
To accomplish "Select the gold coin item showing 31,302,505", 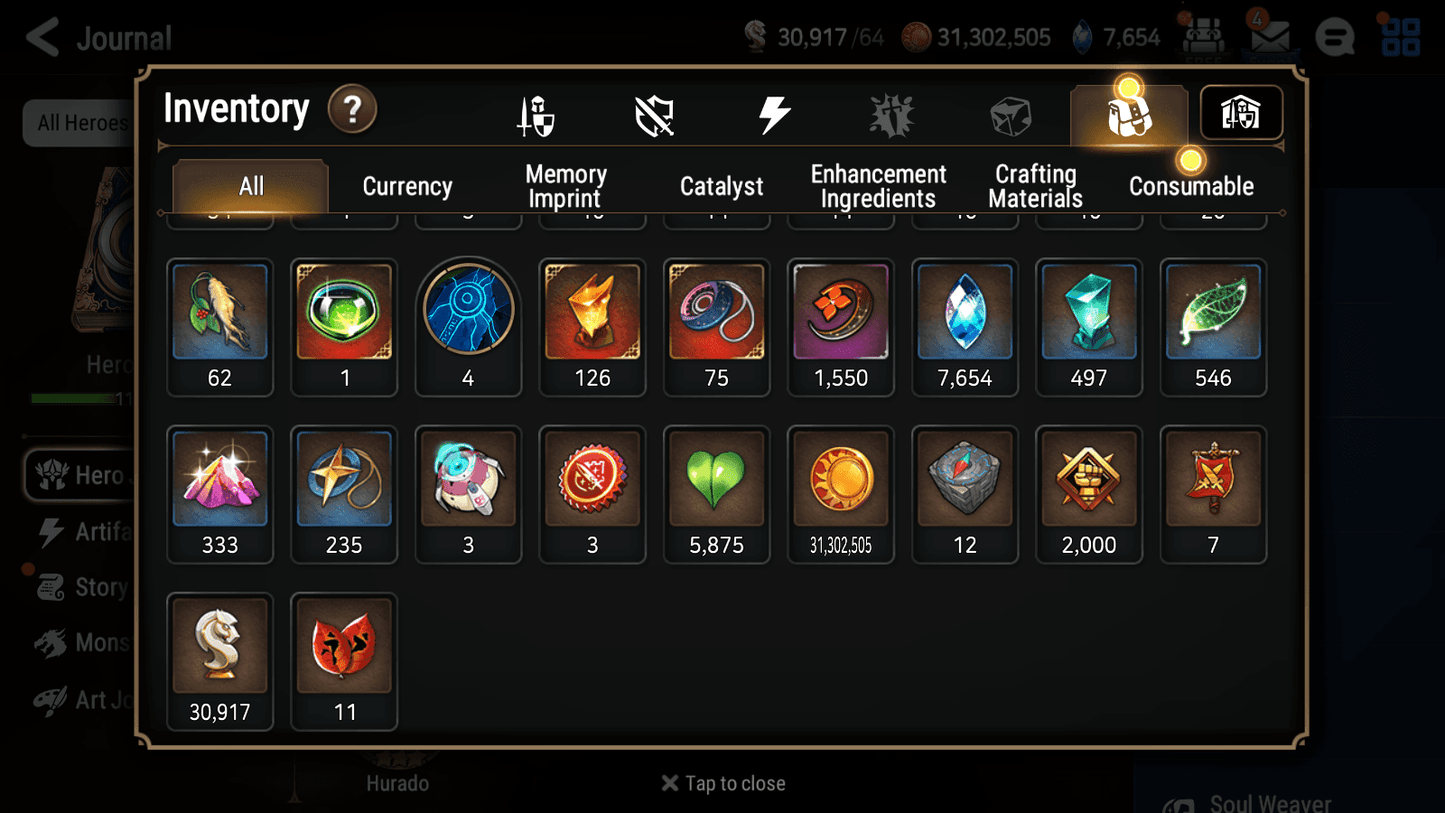I will (x=840, y=479).
